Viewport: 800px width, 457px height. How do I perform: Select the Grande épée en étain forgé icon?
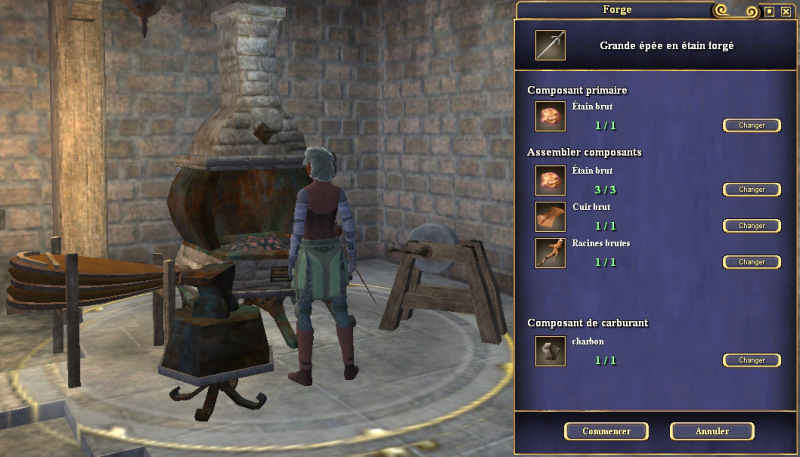coord(550,46)
